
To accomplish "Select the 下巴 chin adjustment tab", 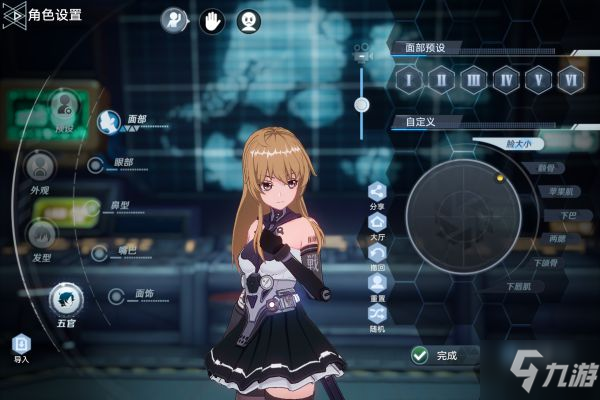I will click(x=568, y=215).
